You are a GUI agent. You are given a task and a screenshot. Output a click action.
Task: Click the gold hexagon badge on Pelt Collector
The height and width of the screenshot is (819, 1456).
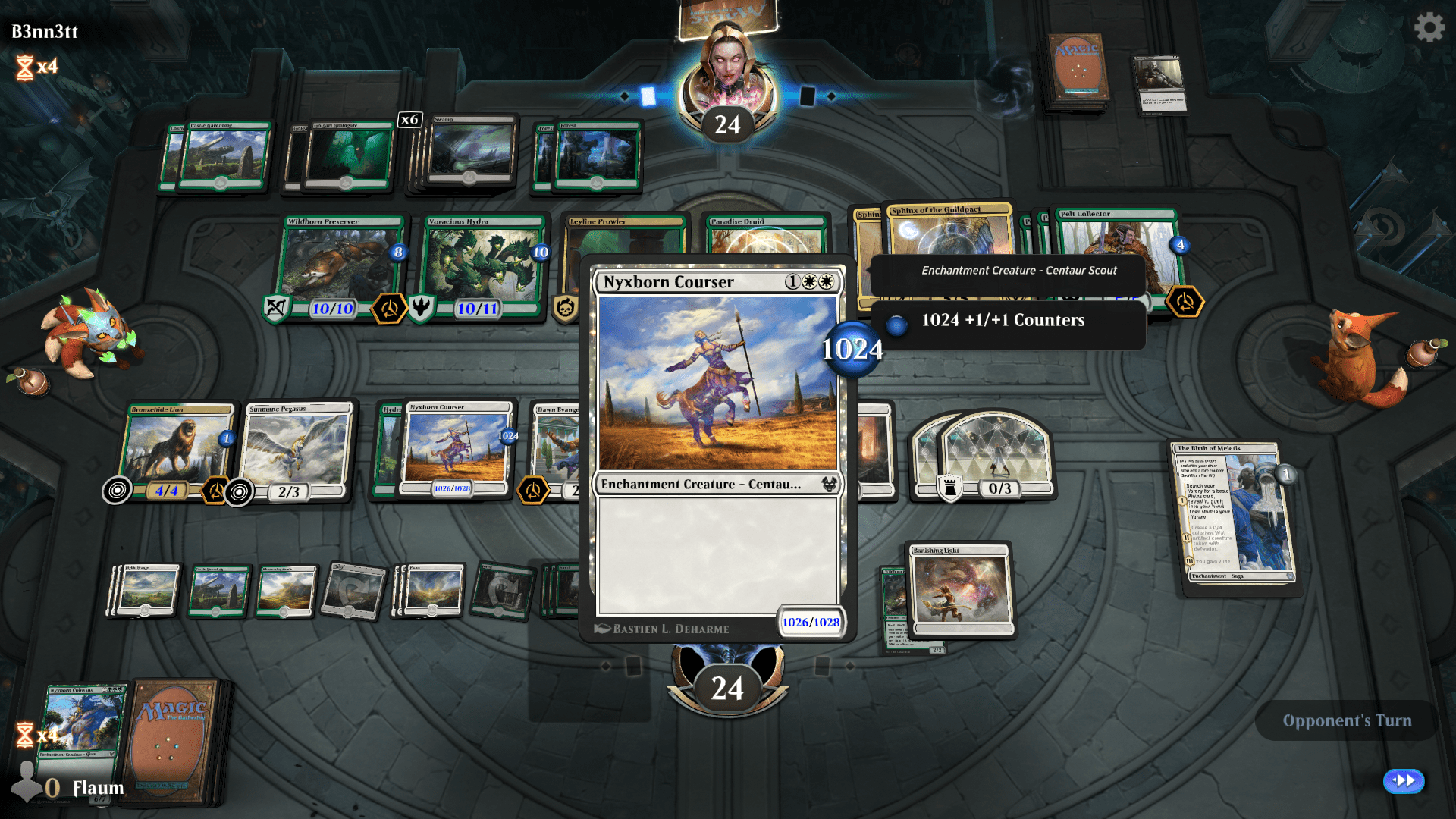tap(1186, 301)
